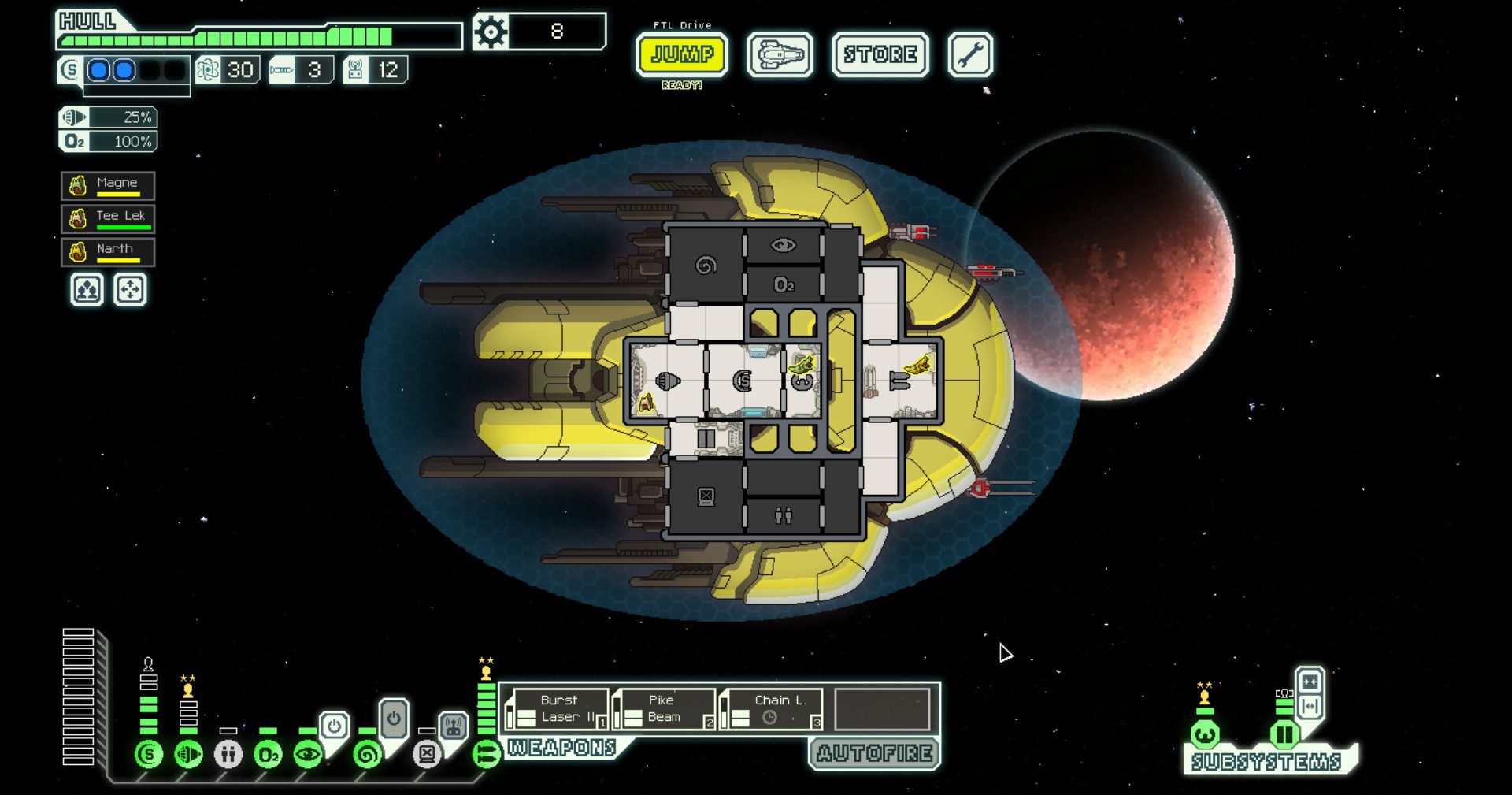Toggle the Autofire button
Image resolution: width=1512 pixels, height=795 pixels.
pyautogui.click(x=875, y=753)
